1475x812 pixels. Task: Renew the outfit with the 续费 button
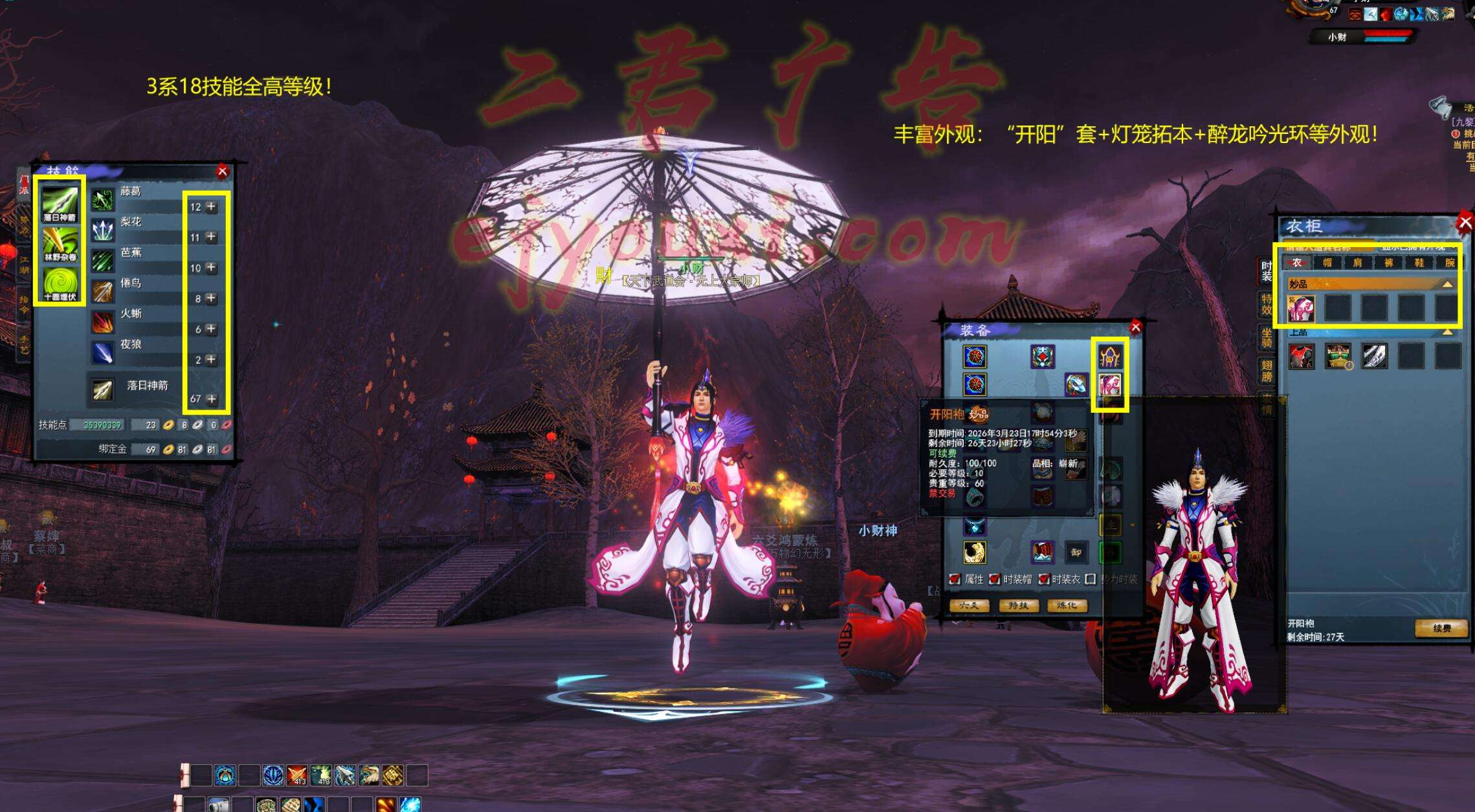click(x=1441, y=628)
